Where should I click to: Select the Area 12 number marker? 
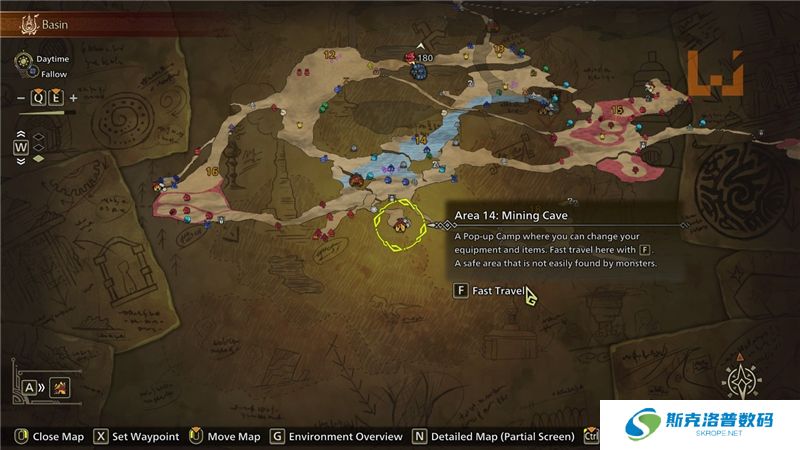(x=330, y=54)
